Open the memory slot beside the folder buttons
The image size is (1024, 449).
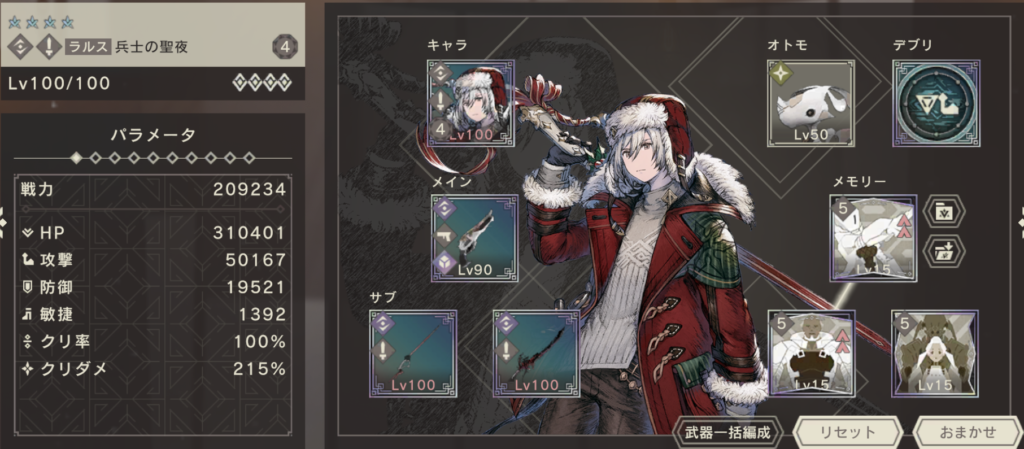[x=873, y=238]
